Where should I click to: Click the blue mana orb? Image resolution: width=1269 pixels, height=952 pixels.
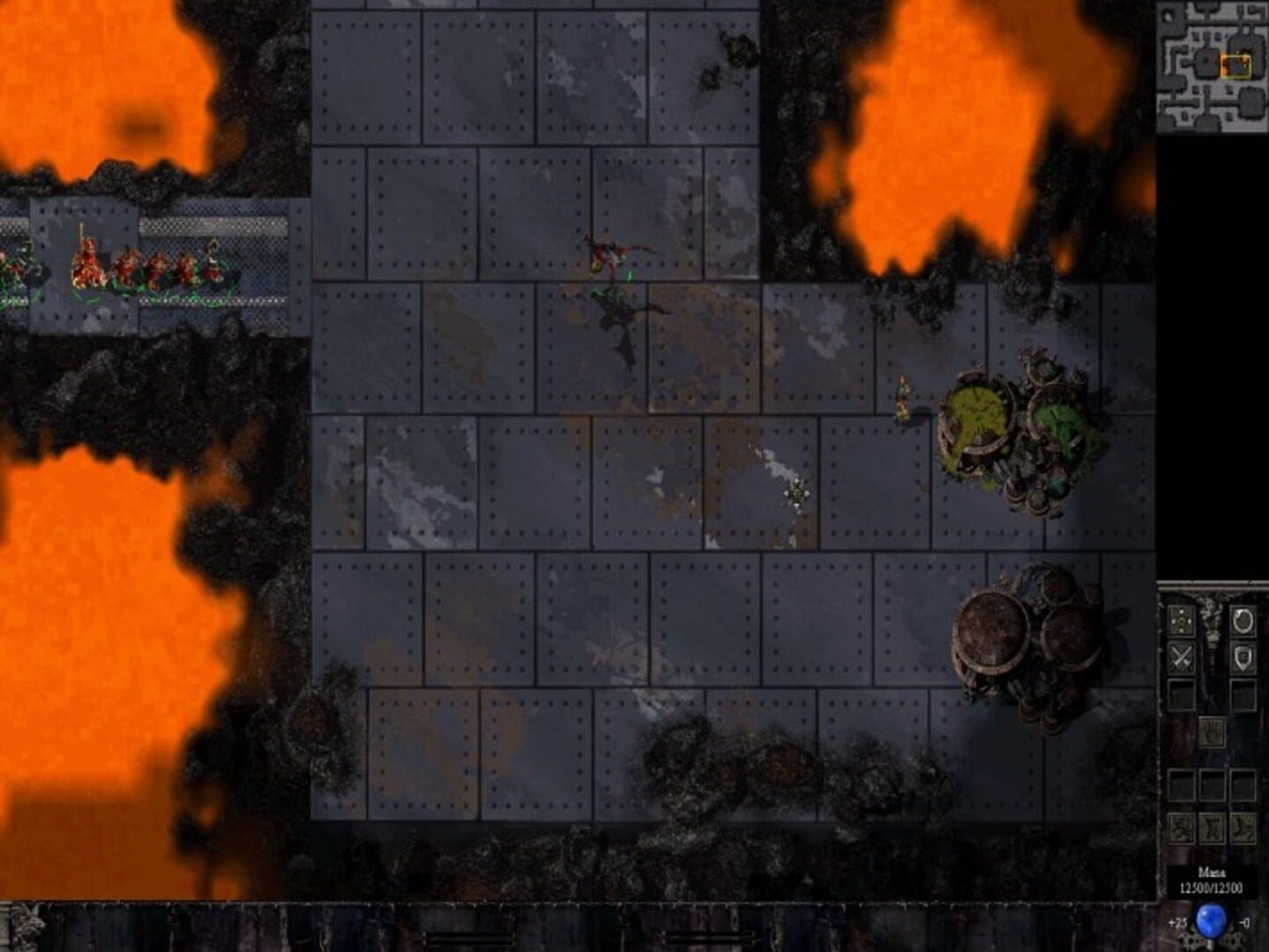coord(1211,919)
